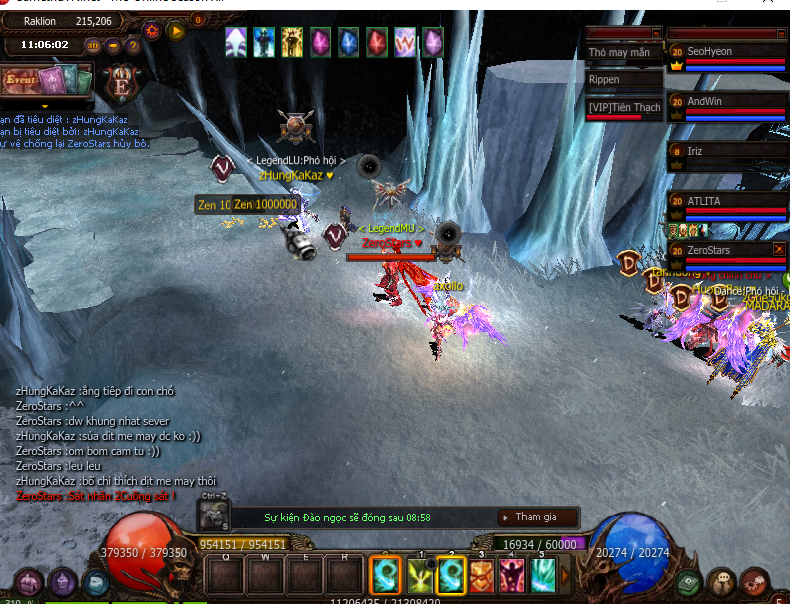
Task: Use the orange skill in slot 3
Action: pyautogui.click(x=481, y=576)
